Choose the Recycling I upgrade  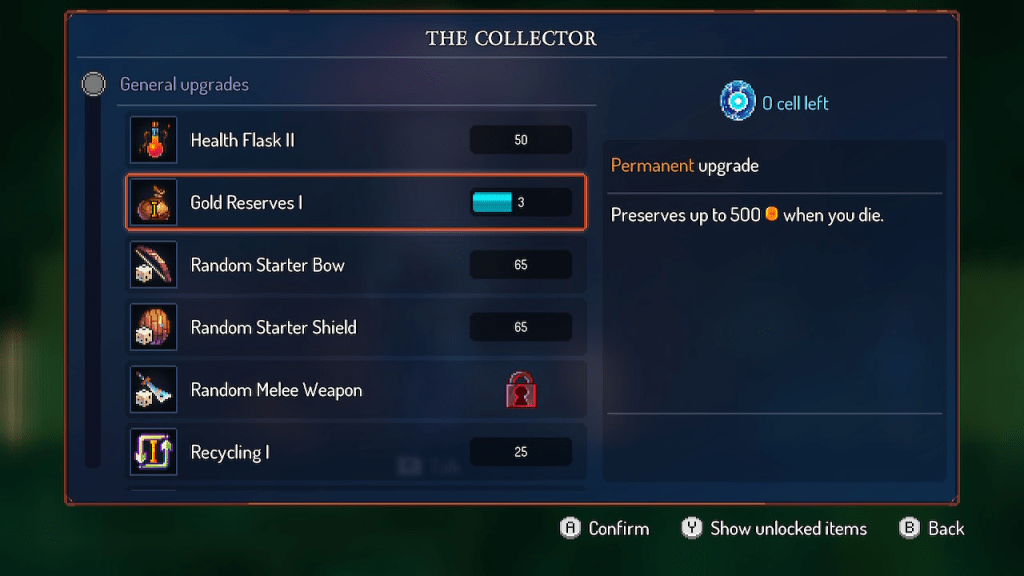coord(355,452)
